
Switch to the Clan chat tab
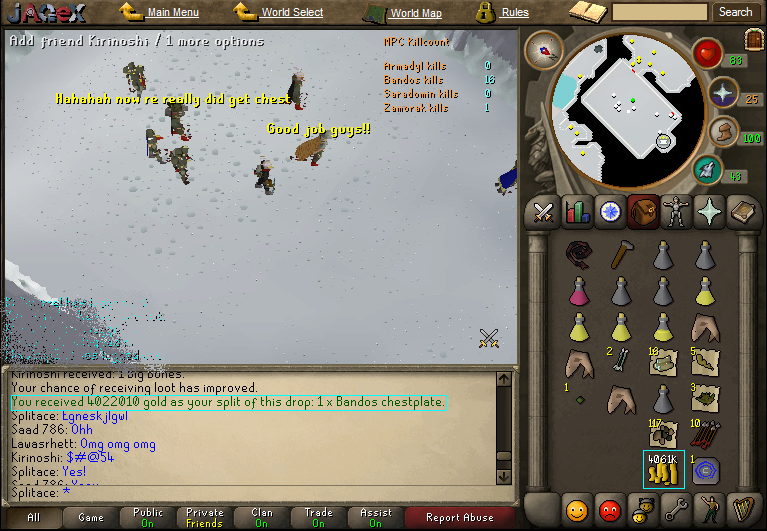click(262, 517)
